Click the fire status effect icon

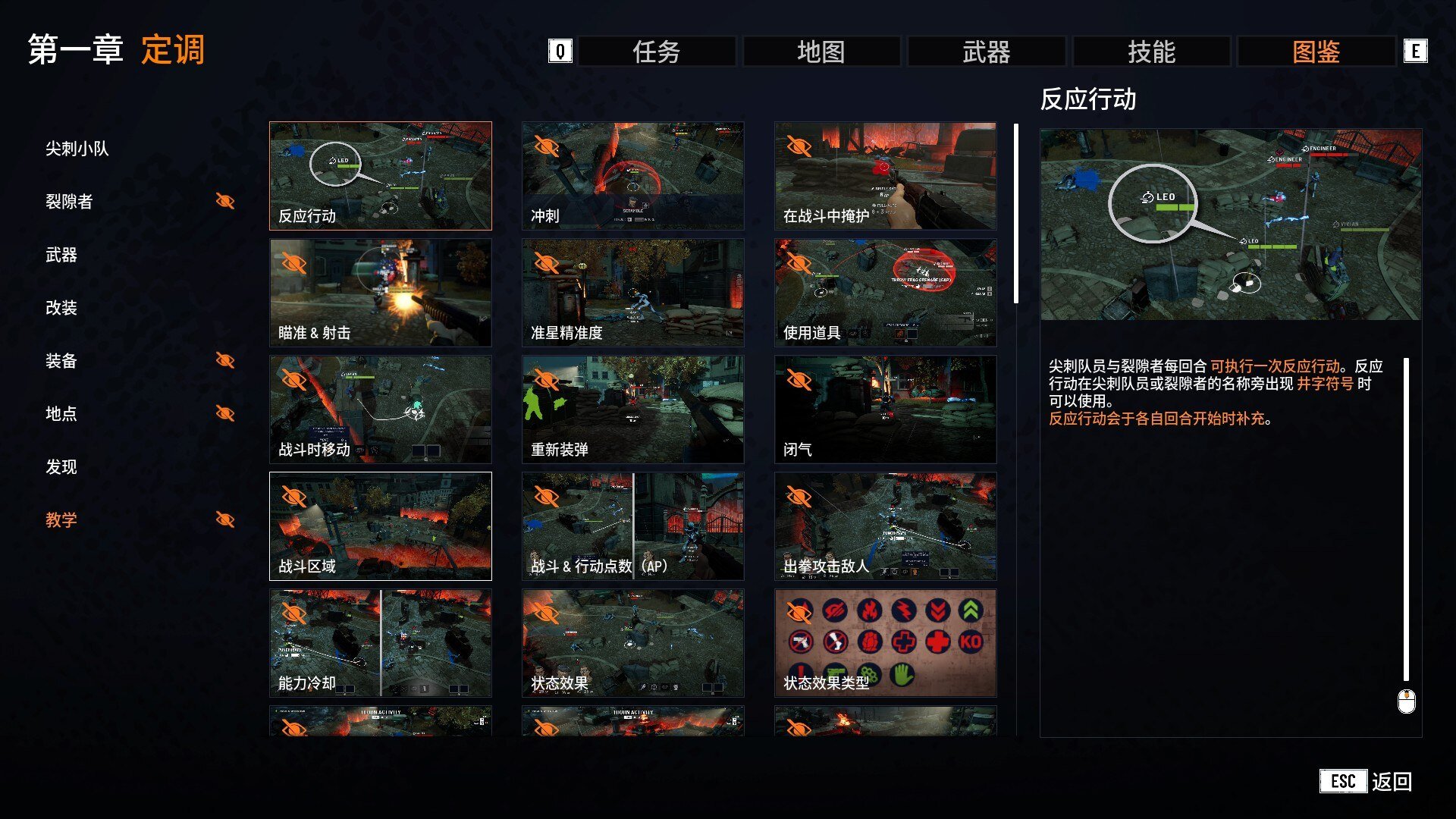[x=868, y=610]
